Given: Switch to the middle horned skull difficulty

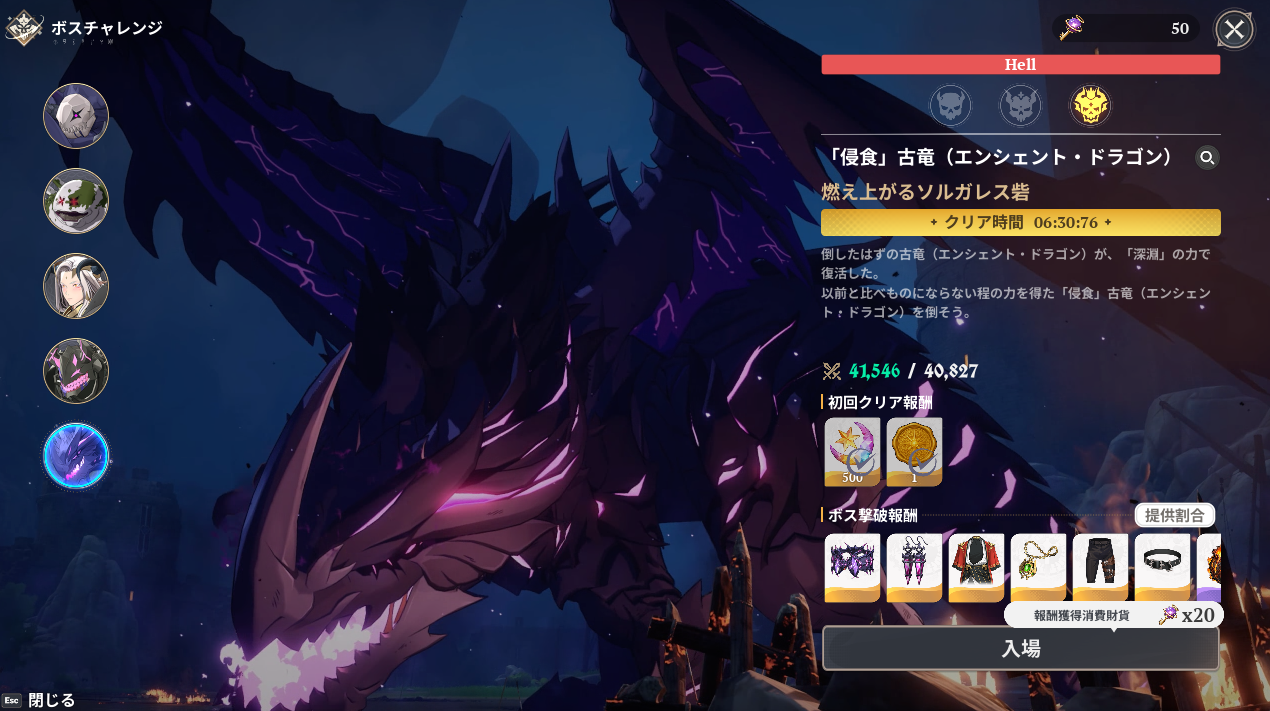Looking at the screenshot, I should click(x=1020, y=105).
